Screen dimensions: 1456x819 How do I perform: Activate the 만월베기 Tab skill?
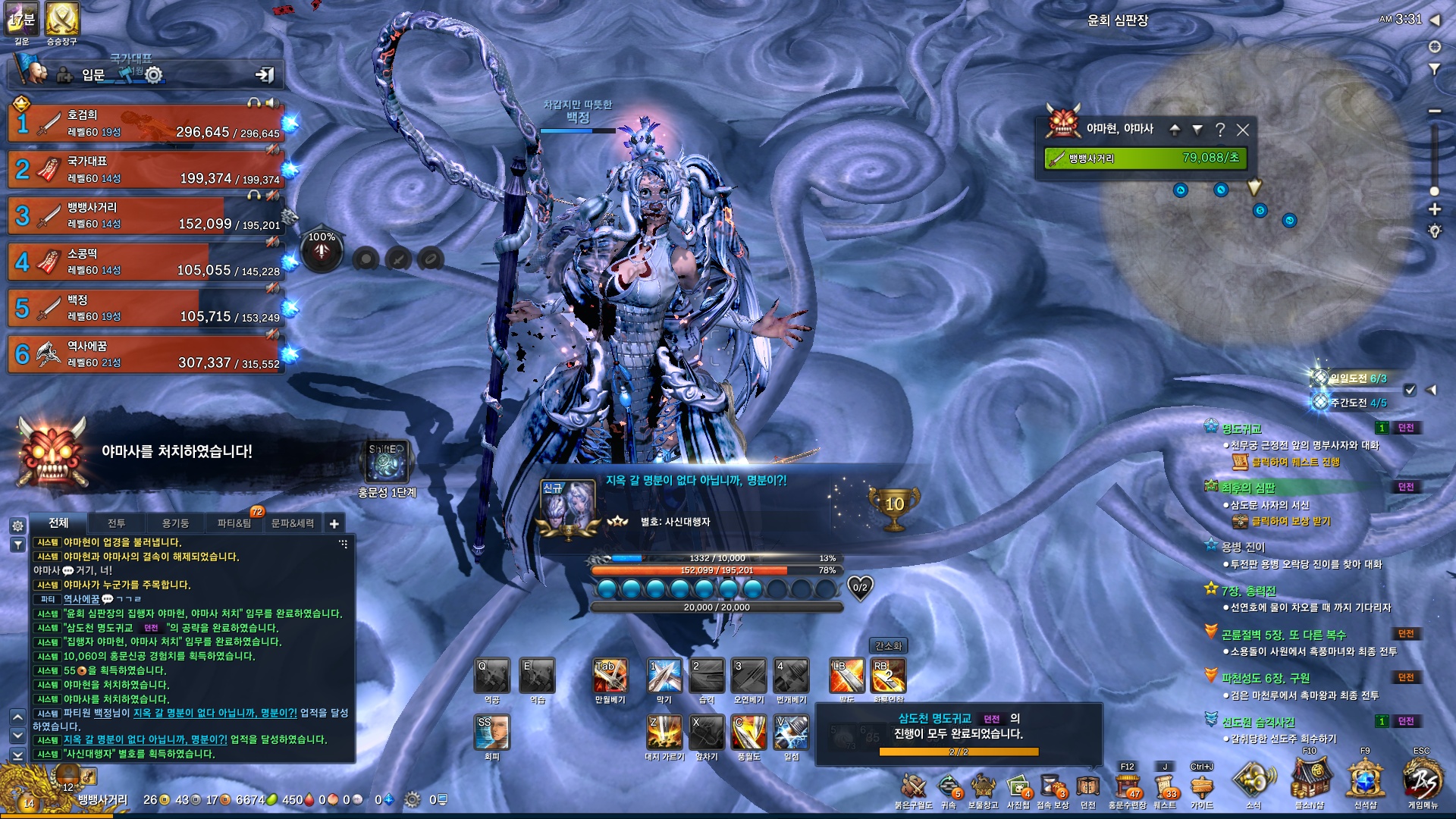pyautogui.click(x=610, y=675)
